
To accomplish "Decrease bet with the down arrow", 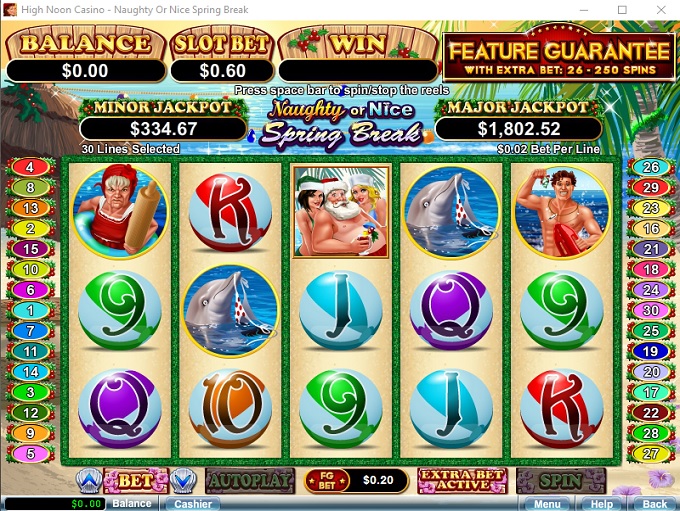I will coord(181,481).
